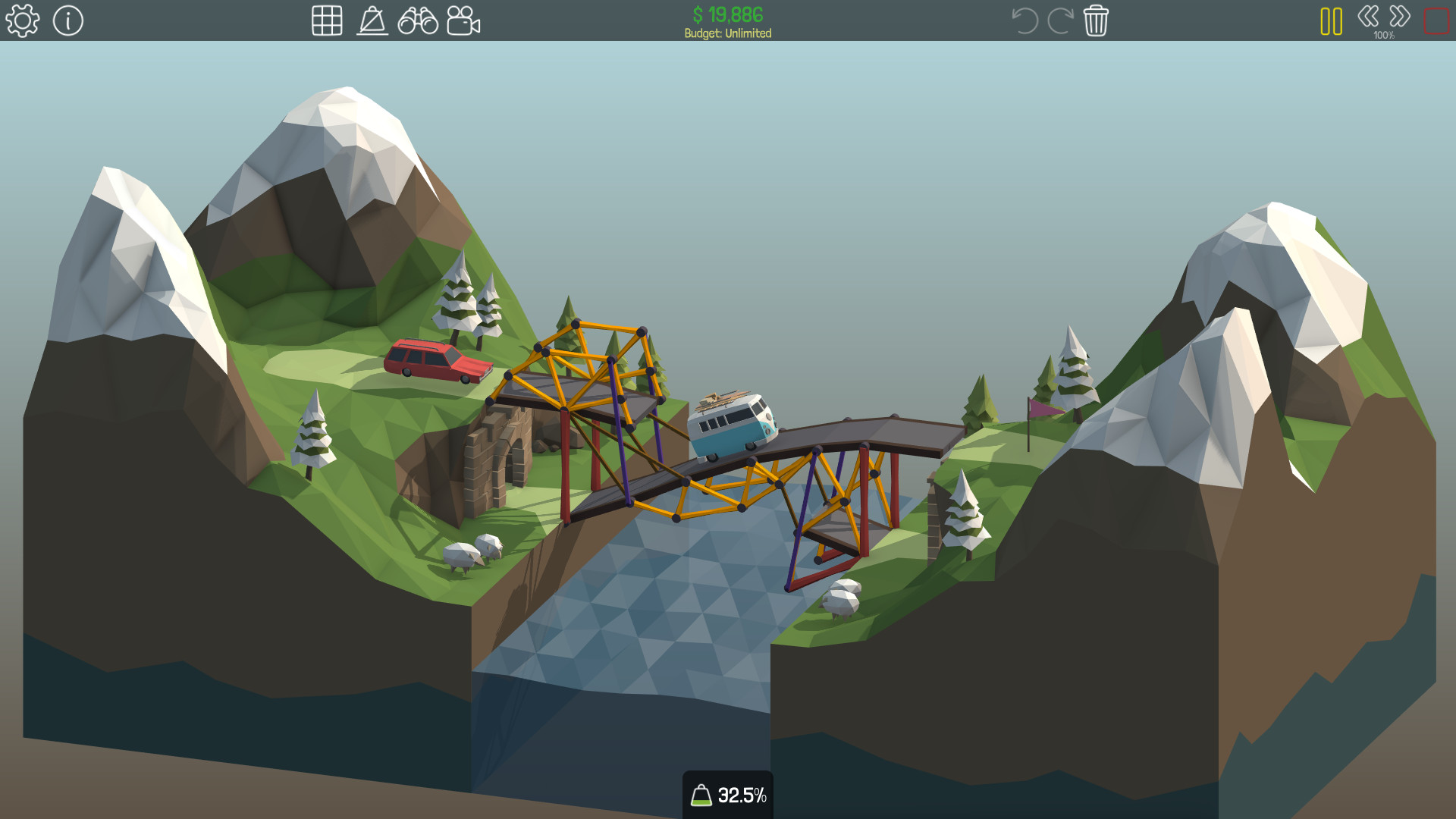Click the stress bag icon at bottom
1456x819 pixels.
(701, 795)
